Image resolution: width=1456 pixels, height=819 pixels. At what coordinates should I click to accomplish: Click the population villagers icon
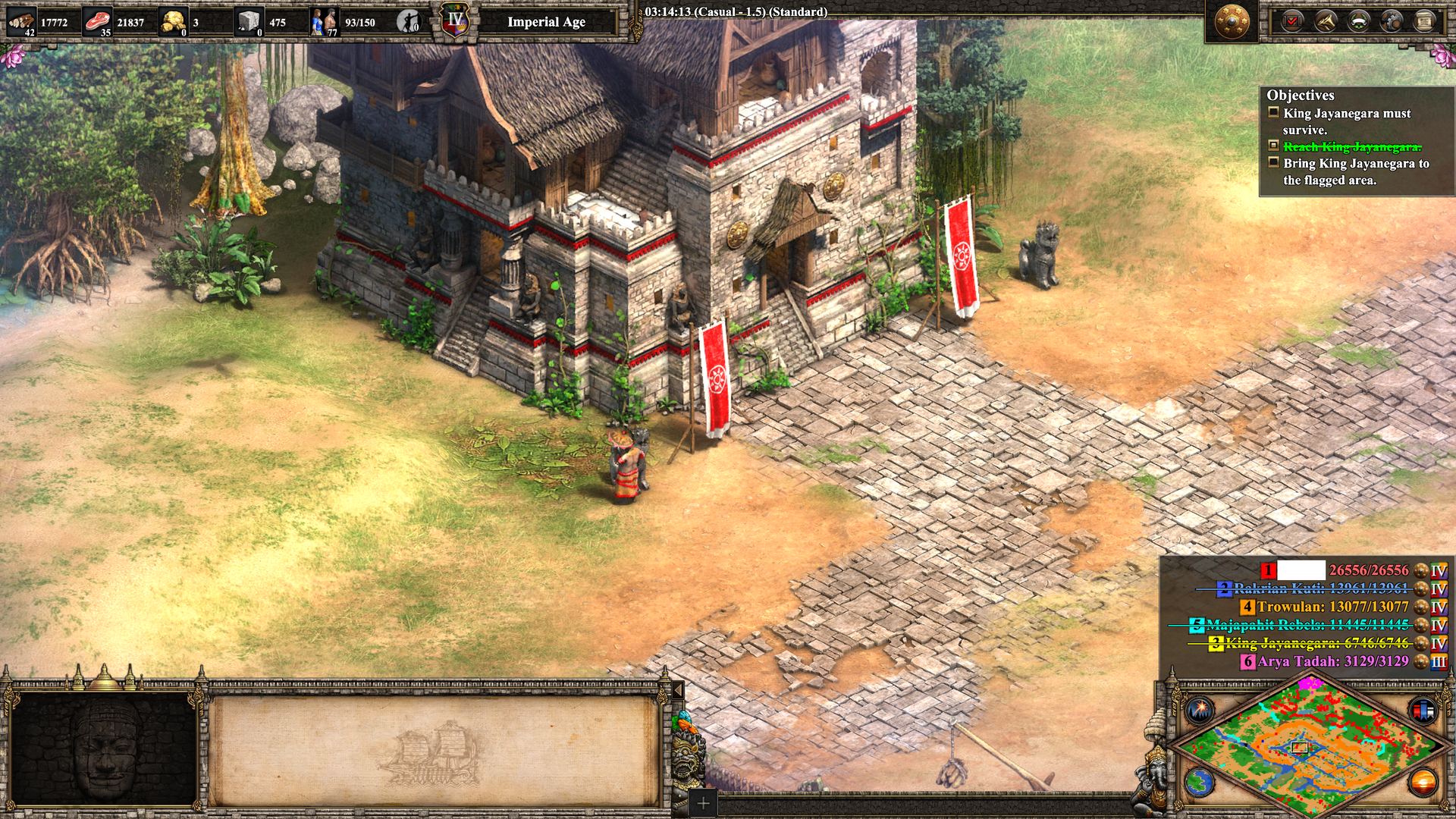coord(324,21)
